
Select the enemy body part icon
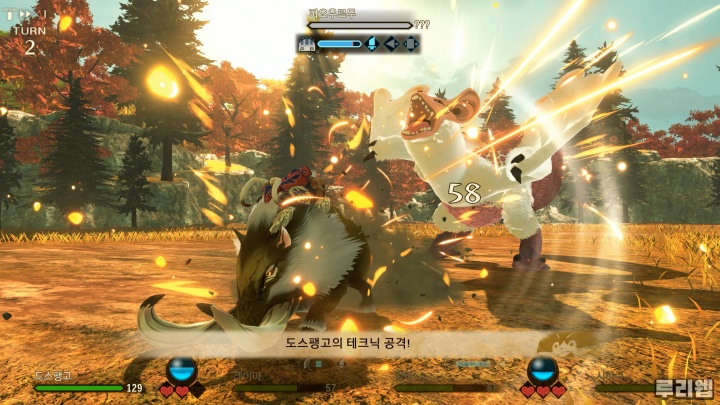click(306, 44)
